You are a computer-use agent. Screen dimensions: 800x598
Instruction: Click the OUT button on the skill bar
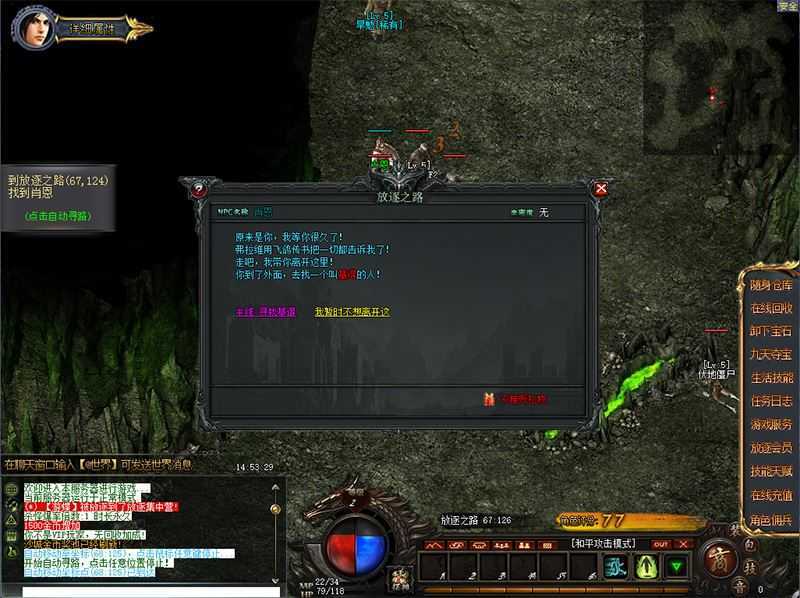(660, 544)
